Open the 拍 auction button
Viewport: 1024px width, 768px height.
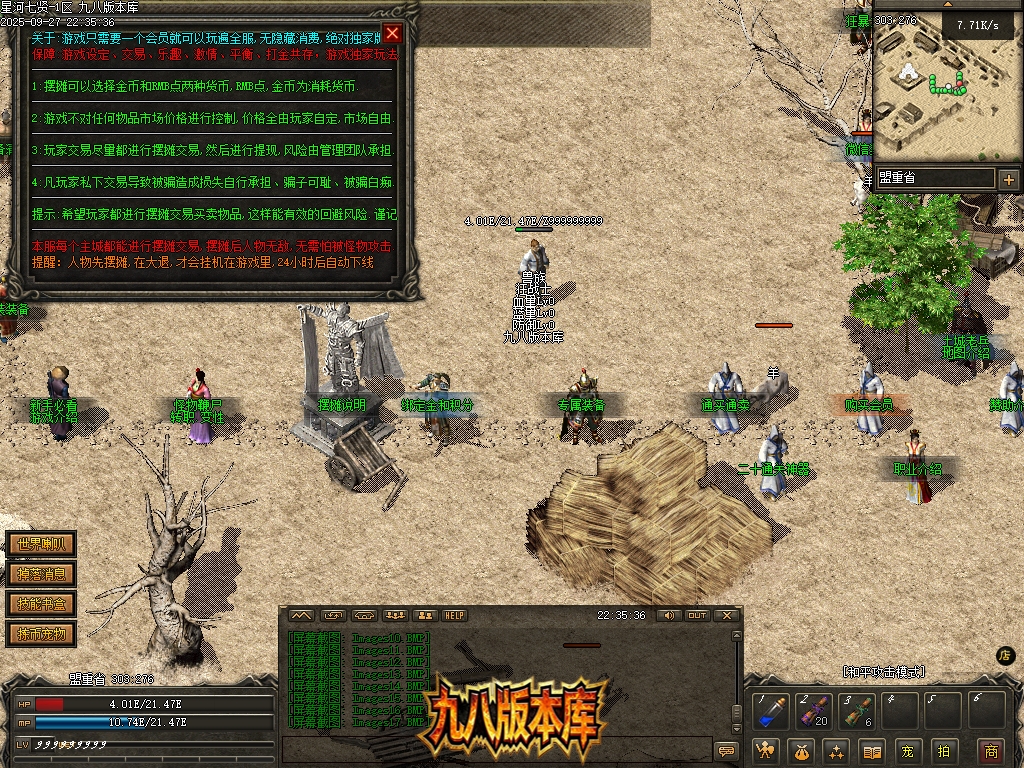coord(942,751)
